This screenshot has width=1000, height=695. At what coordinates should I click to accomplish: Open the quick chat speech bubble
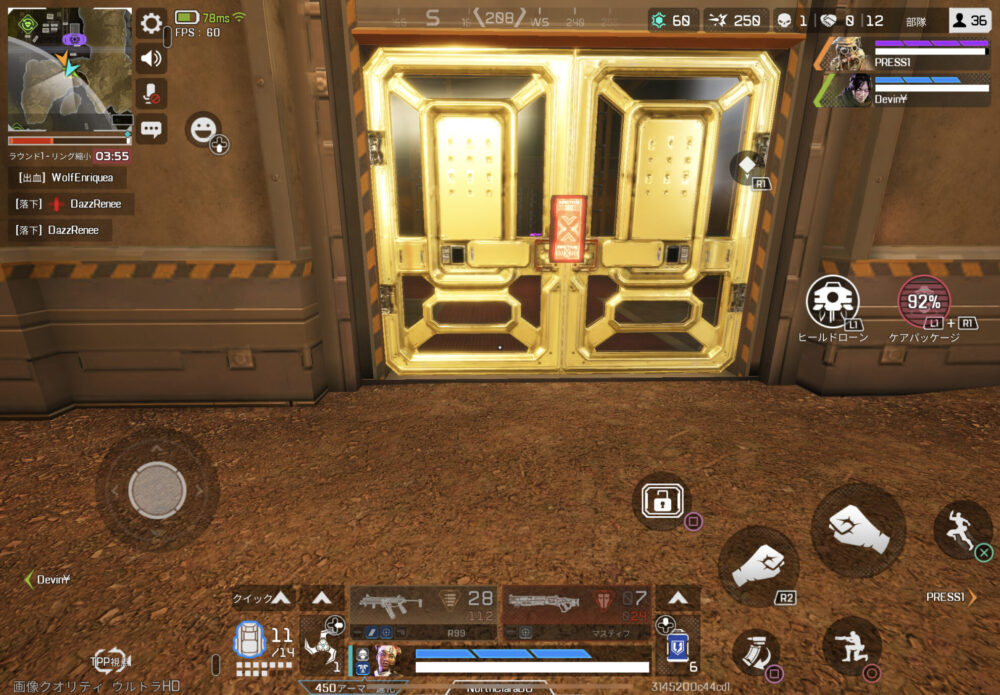pyautogui.click(x=151, y=128)
